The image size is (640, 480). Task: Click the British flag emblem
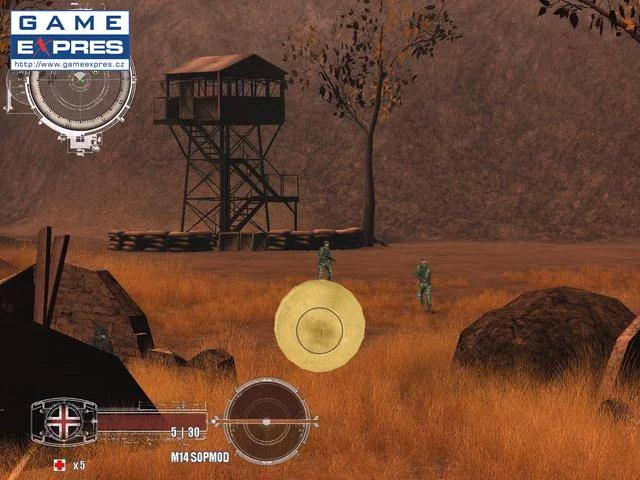point(64,421)
